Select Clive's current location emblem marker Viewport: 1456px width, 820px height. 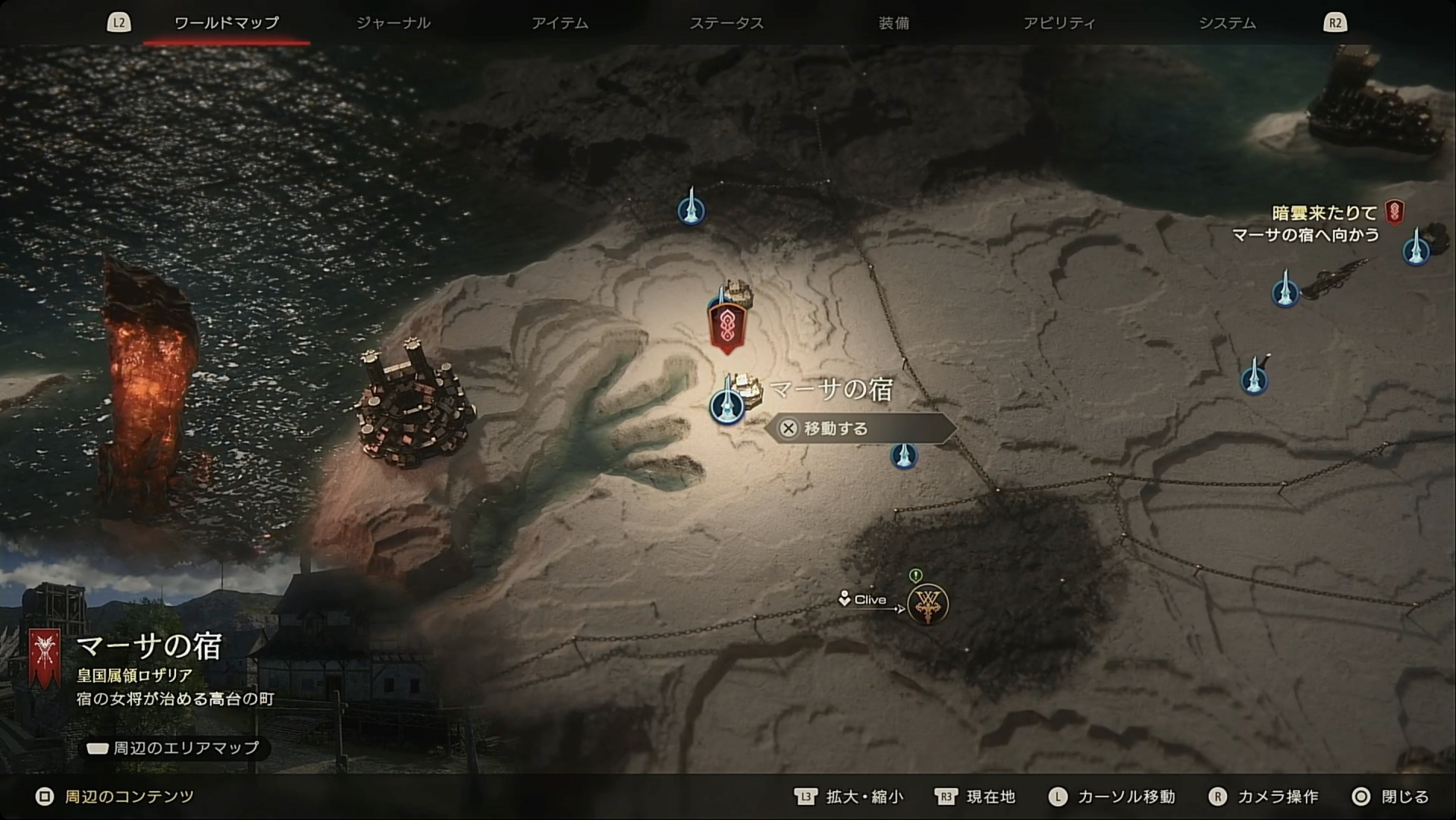coord(927,605)
